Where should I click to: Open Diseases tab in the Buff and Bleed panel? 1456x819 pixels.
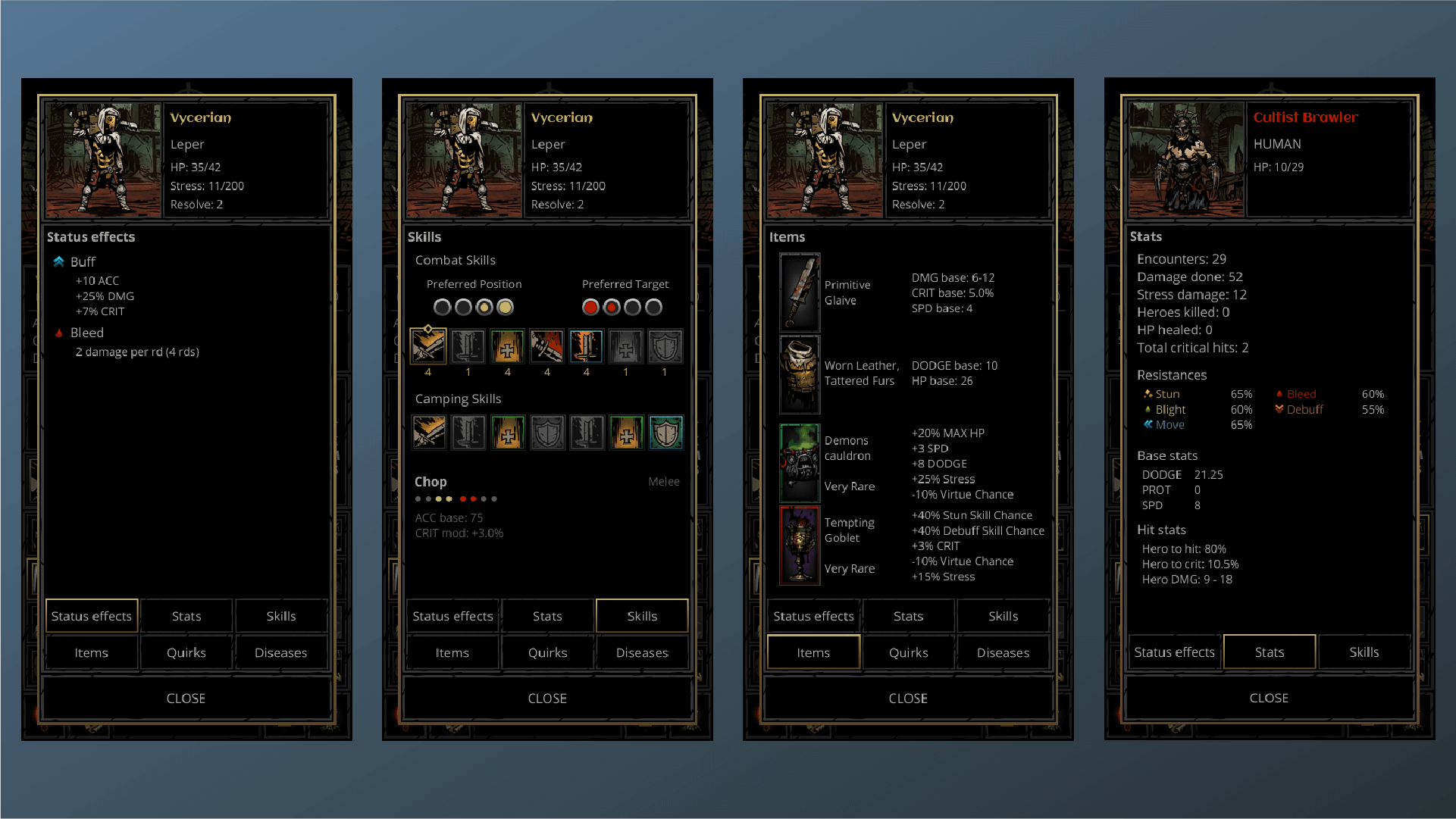280,652
